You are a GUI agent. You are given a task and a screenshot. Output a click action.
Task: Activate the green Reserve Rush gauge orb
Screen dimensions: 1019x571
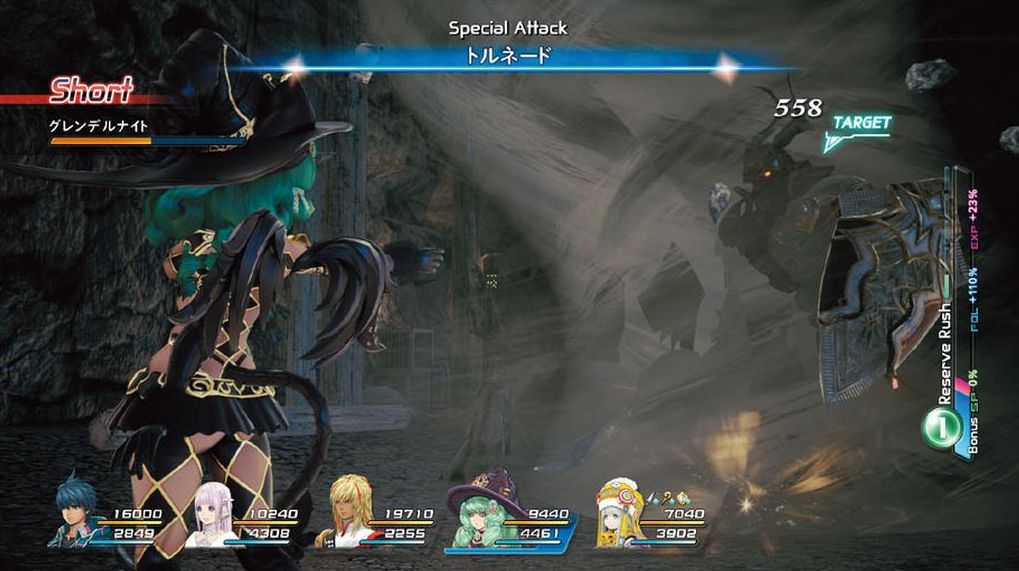click(x=938, y=427)
